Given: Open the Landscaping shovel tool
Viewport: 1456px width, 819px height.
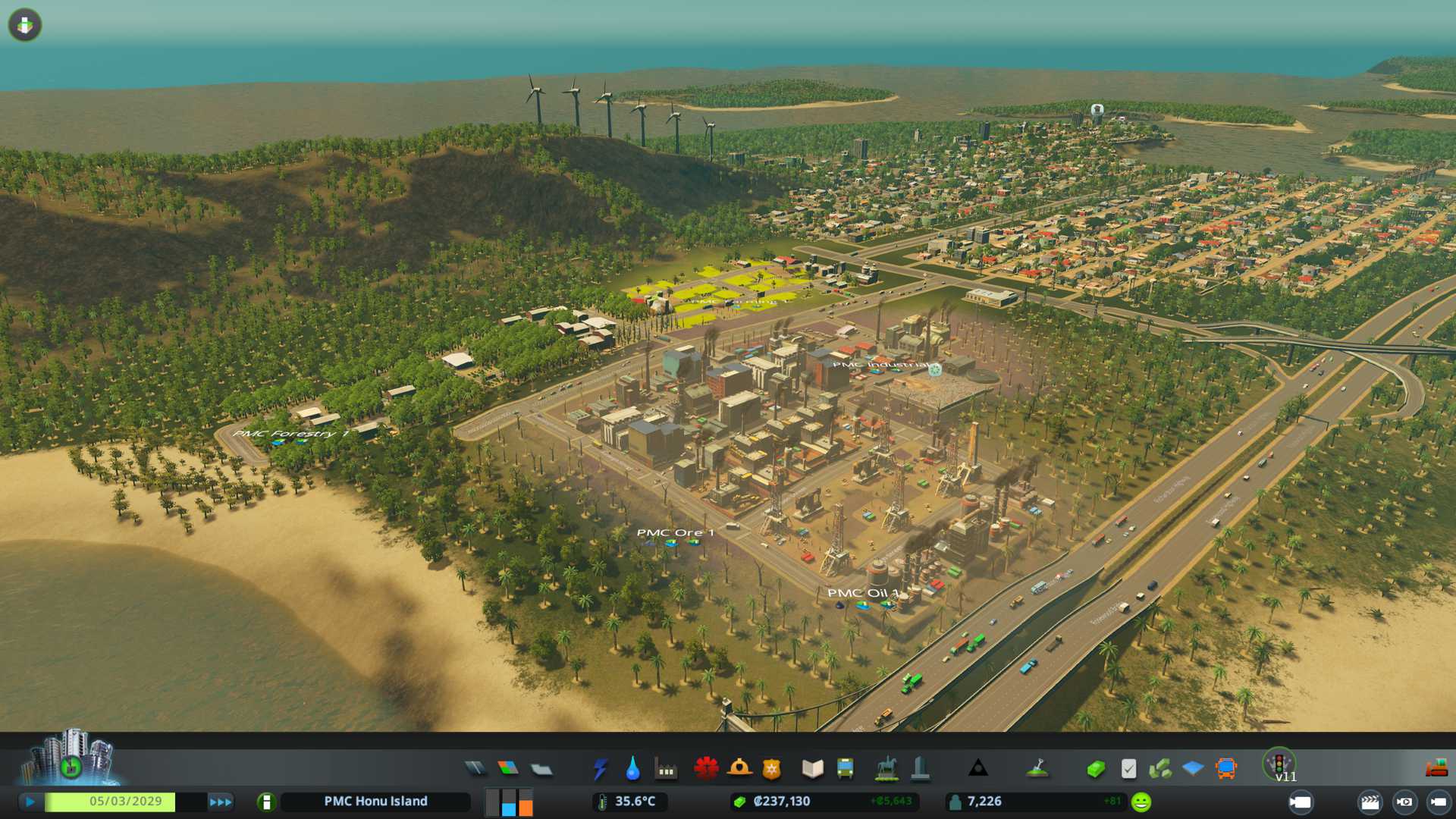Looking at the screenshot, I should point(1037,769).
